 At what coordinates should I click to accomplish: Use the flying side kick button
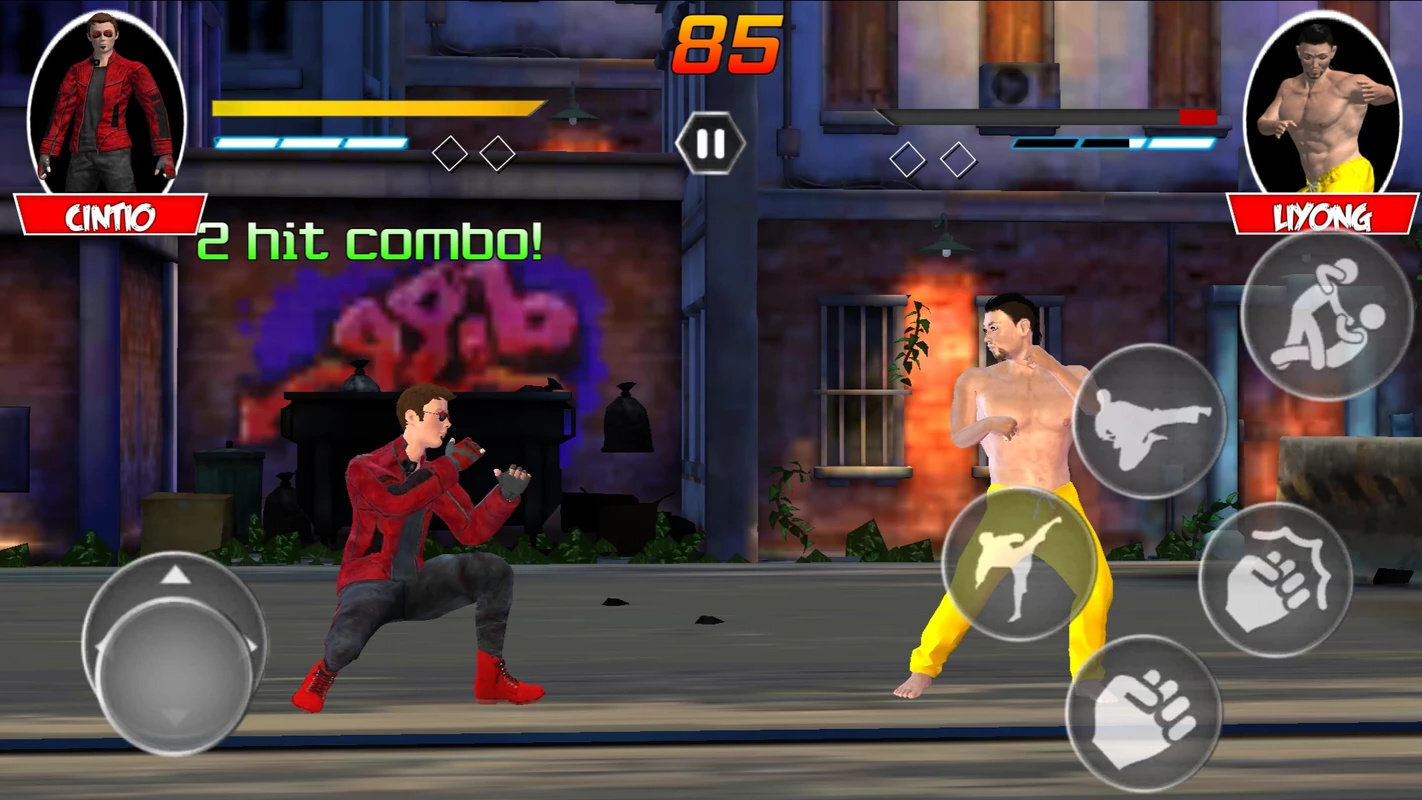(x=1149, y=421)
